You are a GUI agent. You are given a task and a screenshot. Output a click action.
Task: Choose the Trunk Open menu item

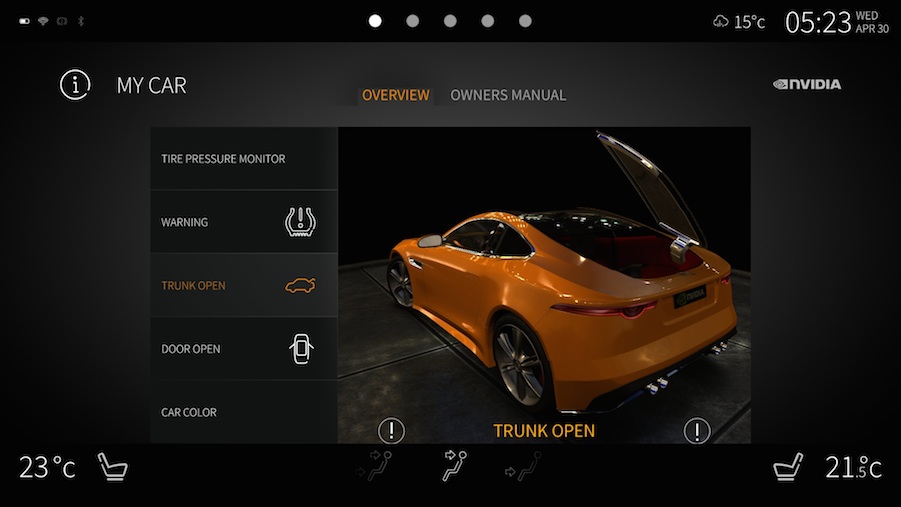tap(243, 286)
